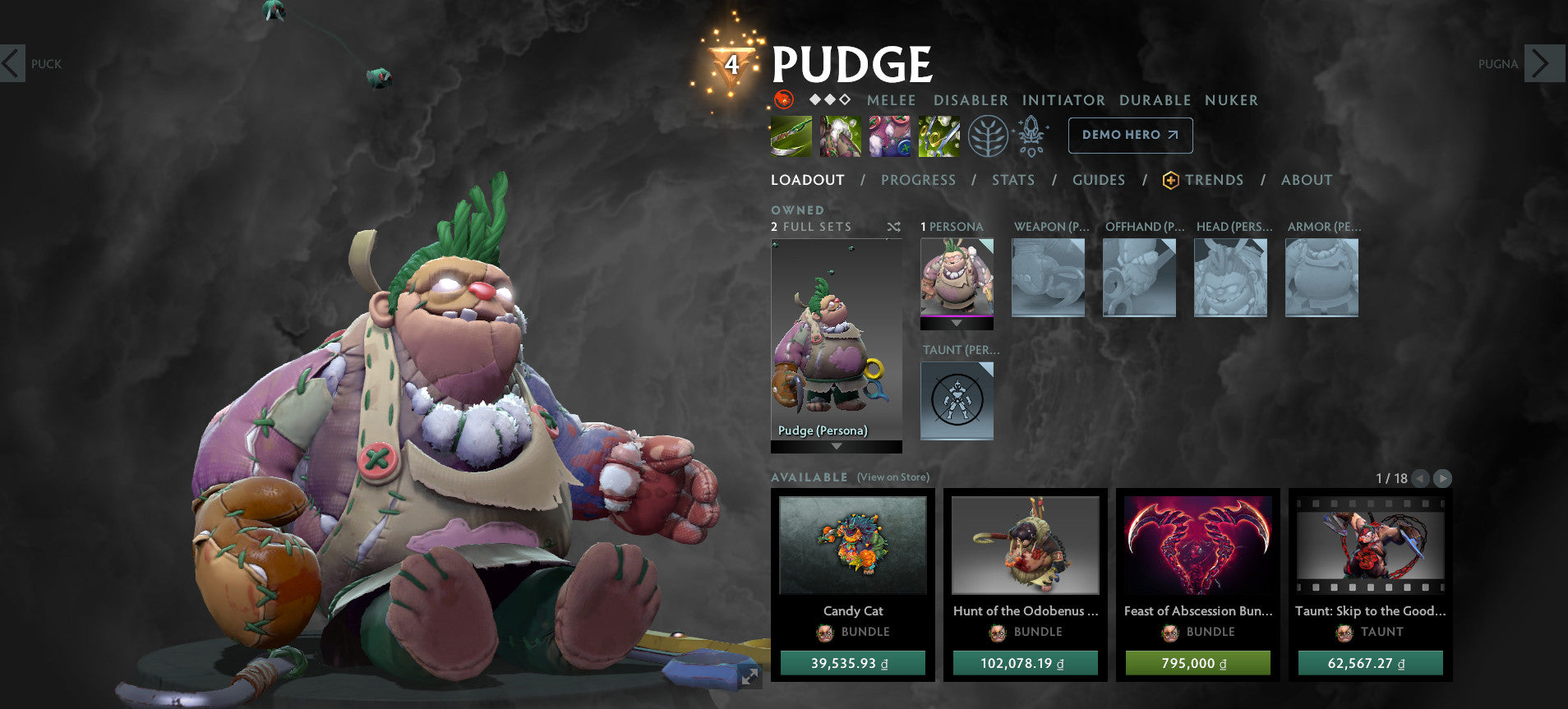
Task: View the Flesh Heap ability icon
Action: click(x=888, y=136)
